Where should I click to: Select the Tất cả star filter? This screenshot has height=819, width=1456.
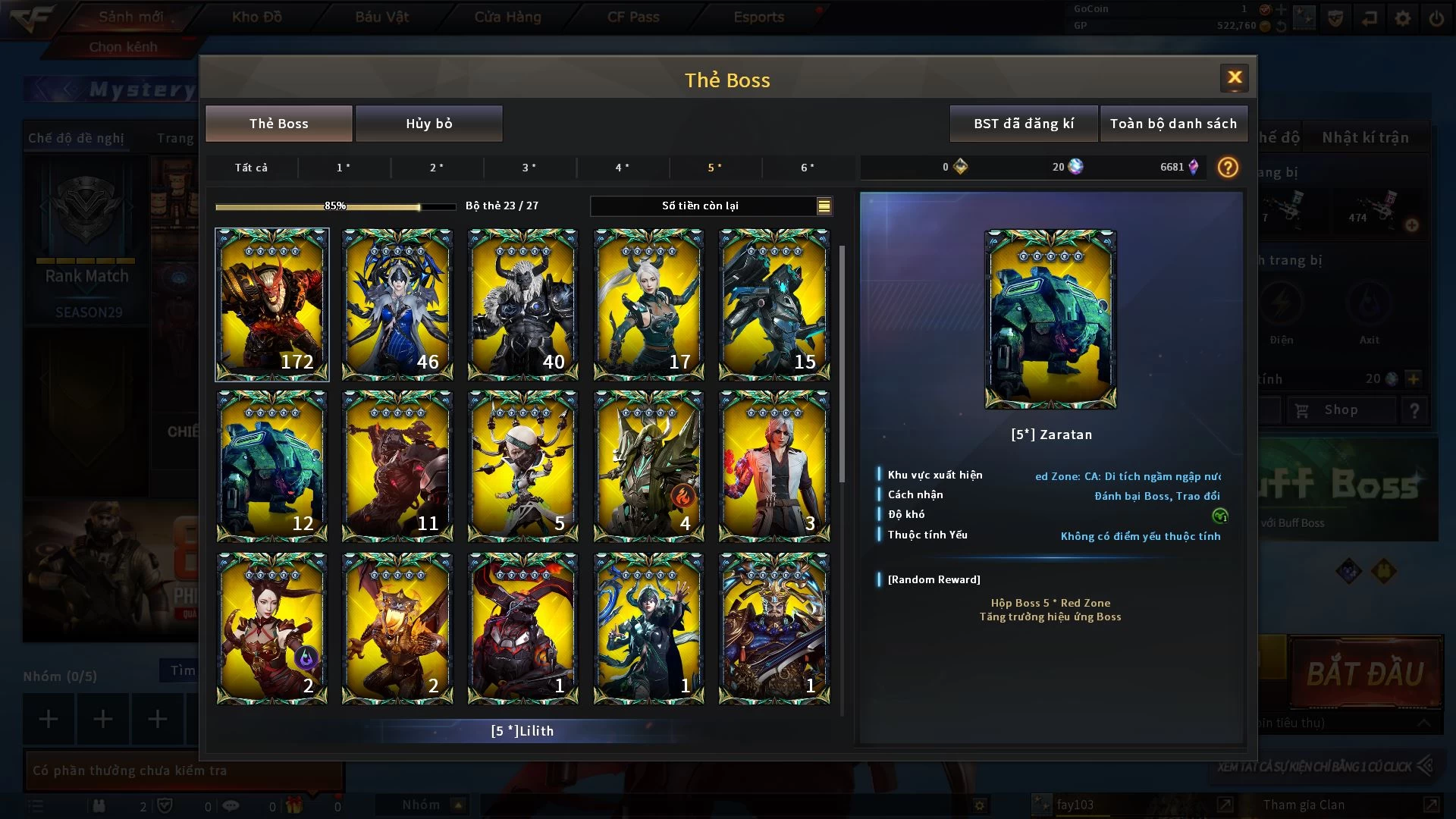[x=251, y=168]
